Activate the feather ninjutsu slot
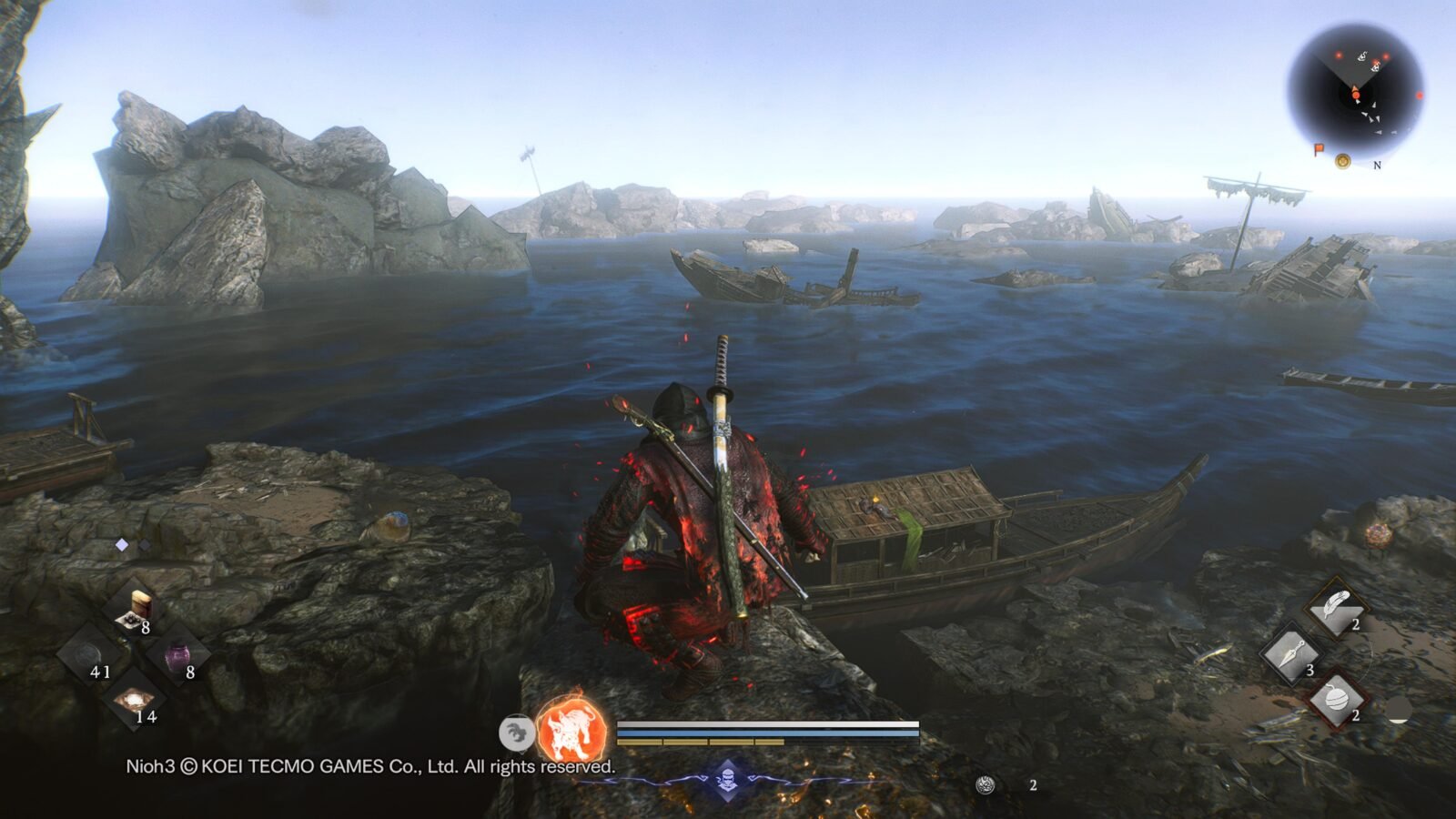The image size is (1456, 819). click(x=1336, y=608)
